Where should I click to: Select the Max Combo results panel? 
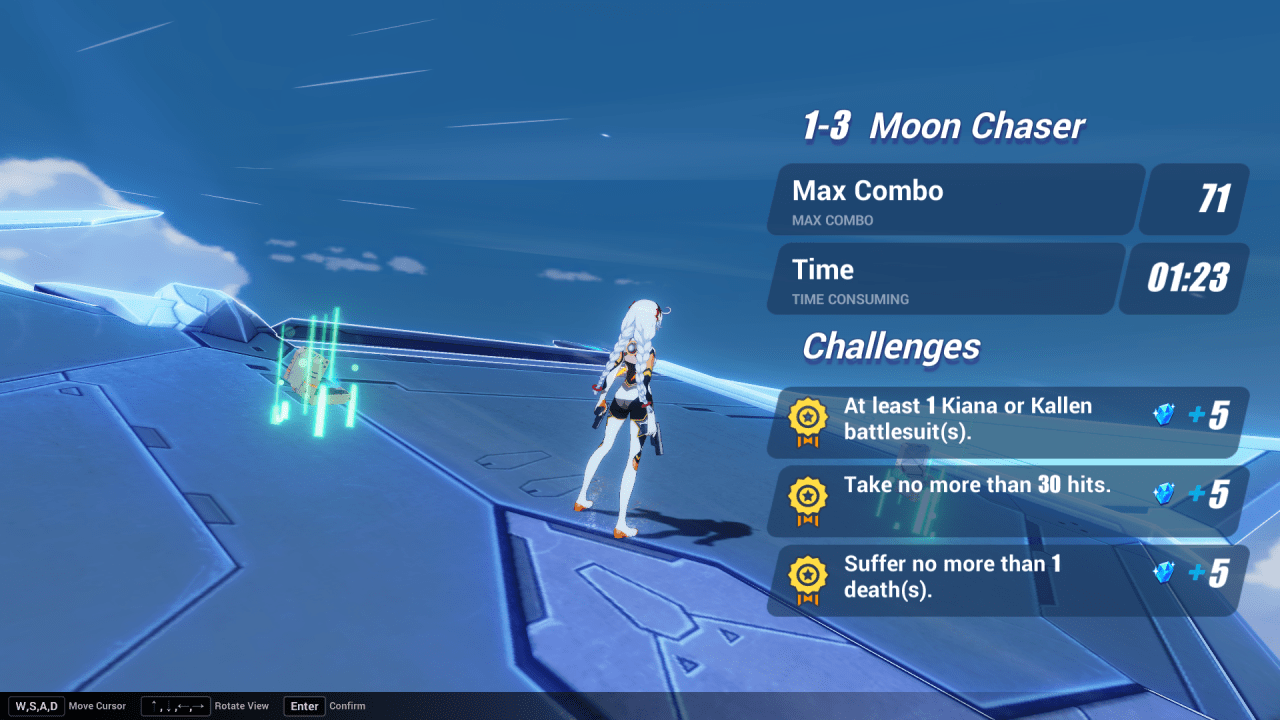(x=952, y=199)
